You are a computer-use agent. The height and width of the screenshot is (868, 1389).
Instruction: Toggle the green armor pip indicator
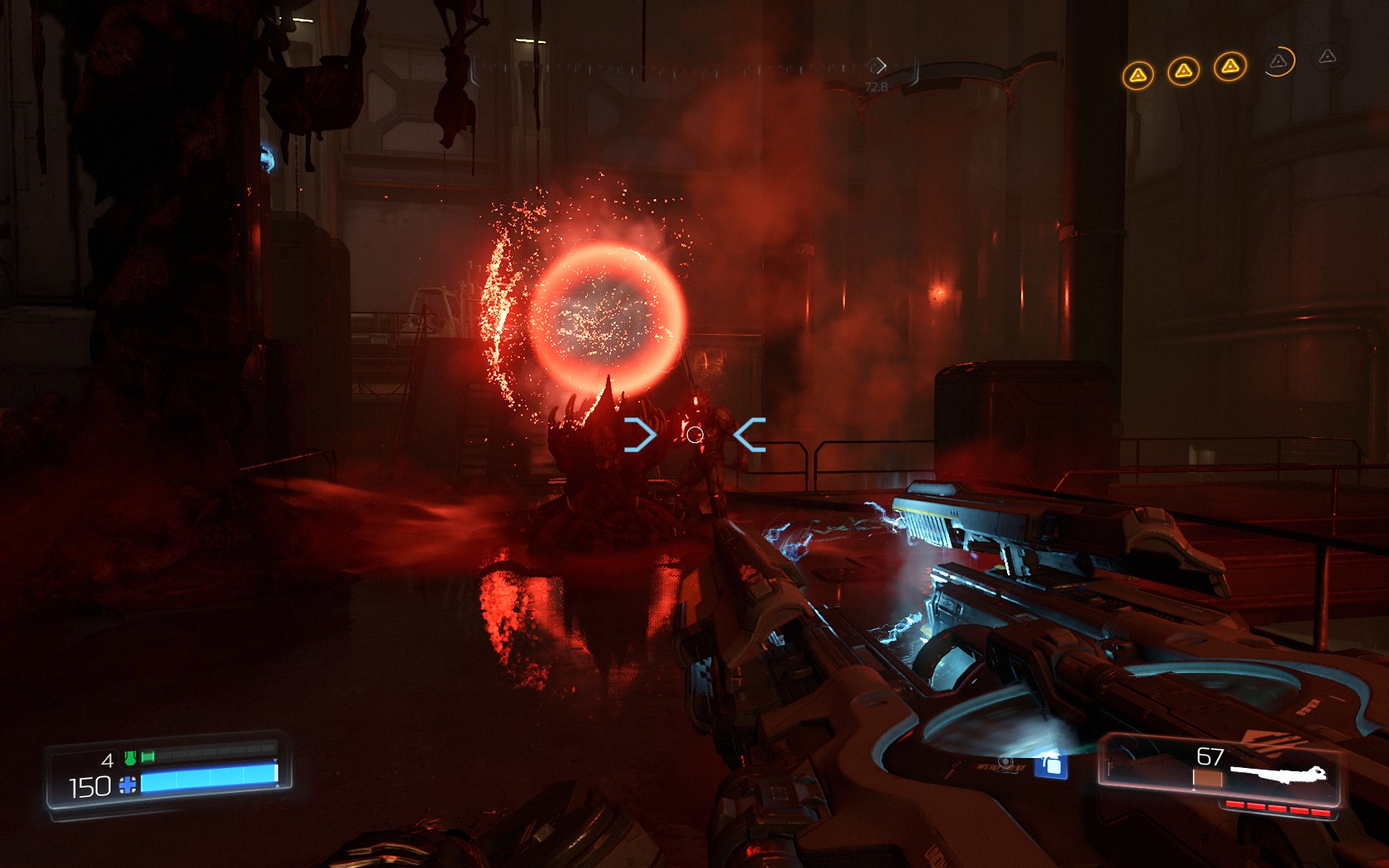tap(147, 756)
